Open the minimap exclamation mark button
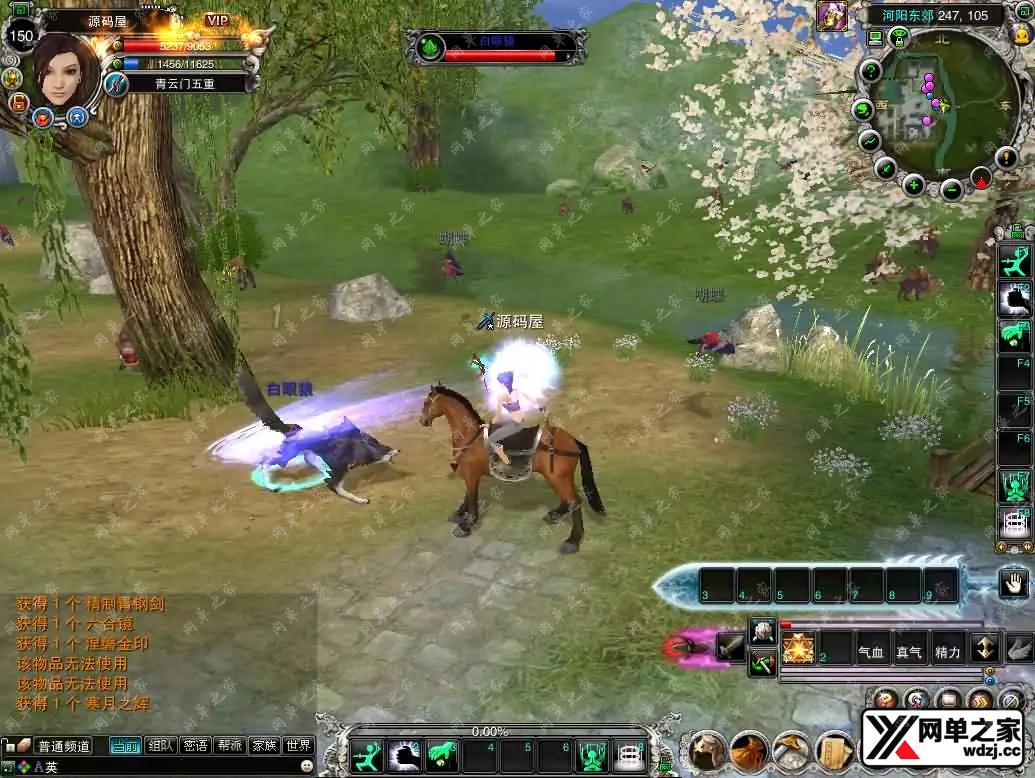This screenshot has height=778, width=1035. click(1006, 157)
